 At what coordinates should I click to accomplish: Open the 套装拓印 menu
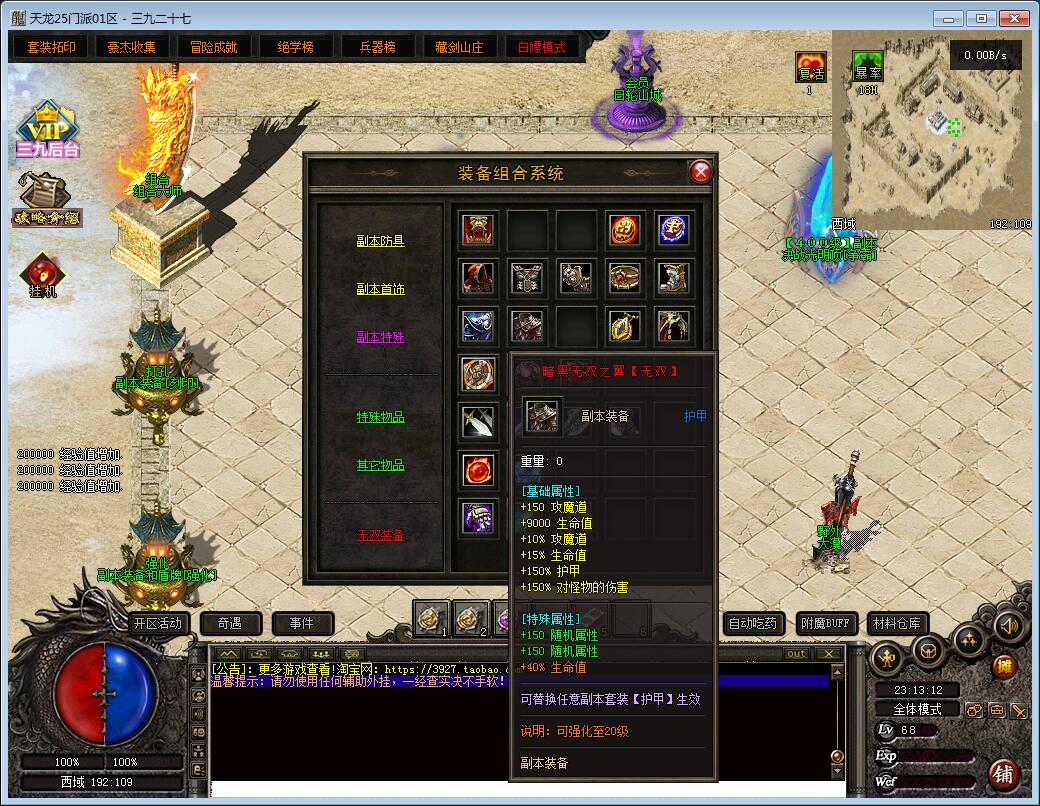(51, 47)
